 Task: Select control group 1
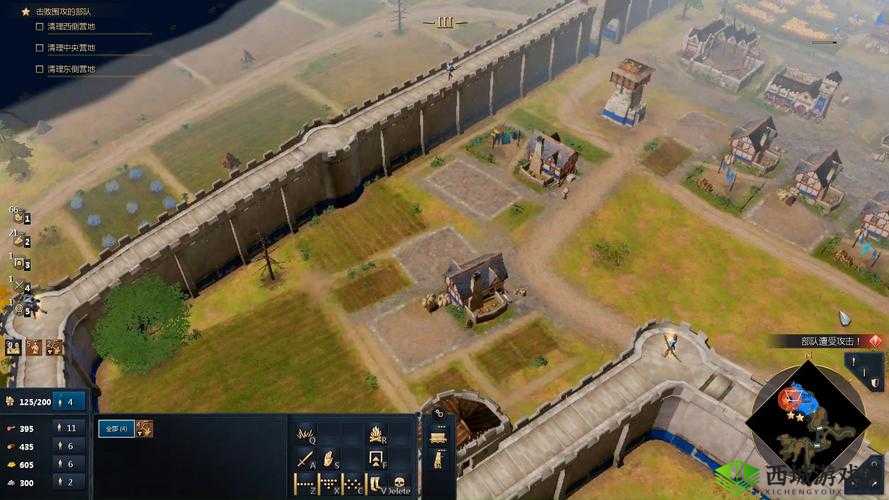tap(21, 218)
